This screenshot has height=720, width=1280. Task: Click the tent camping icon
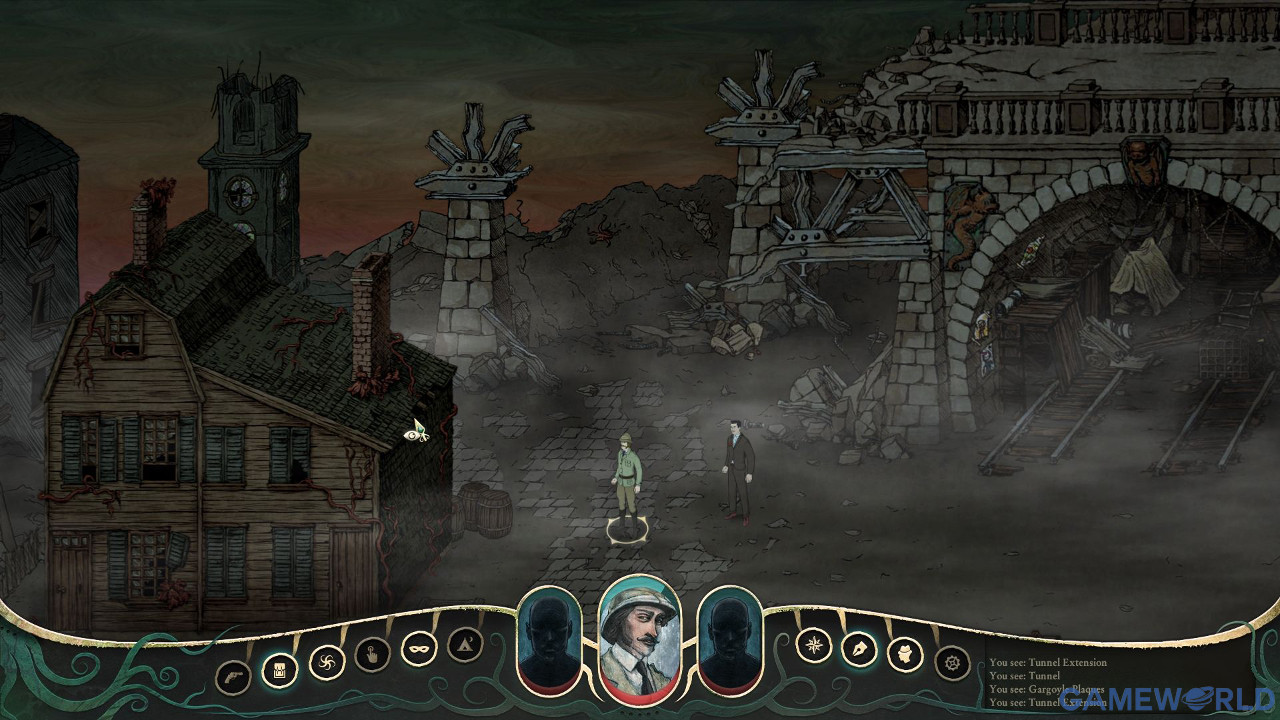pyautogui.click(x=463, y=644)
